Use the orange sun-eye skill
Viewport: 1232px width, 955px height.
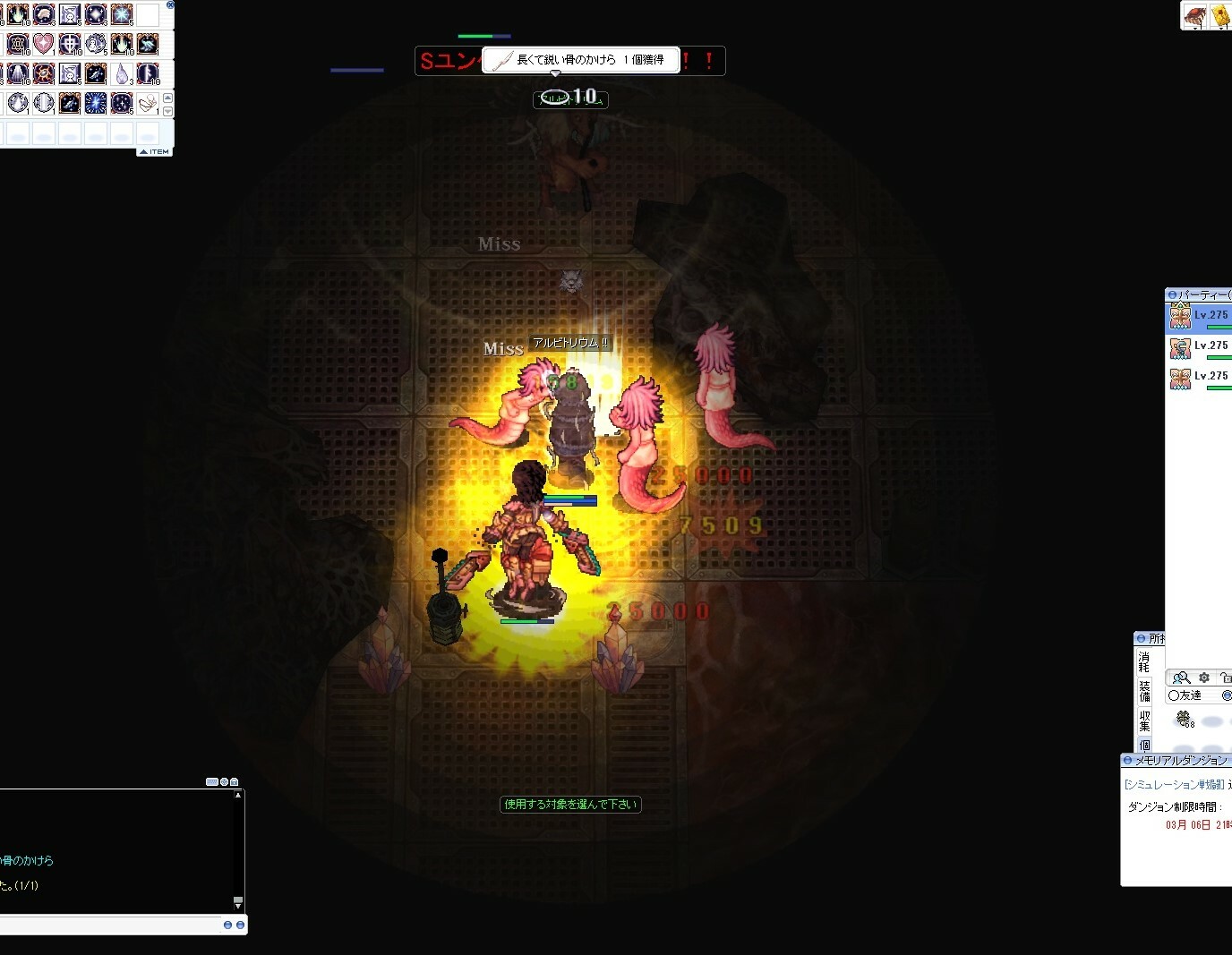point(44,73)
